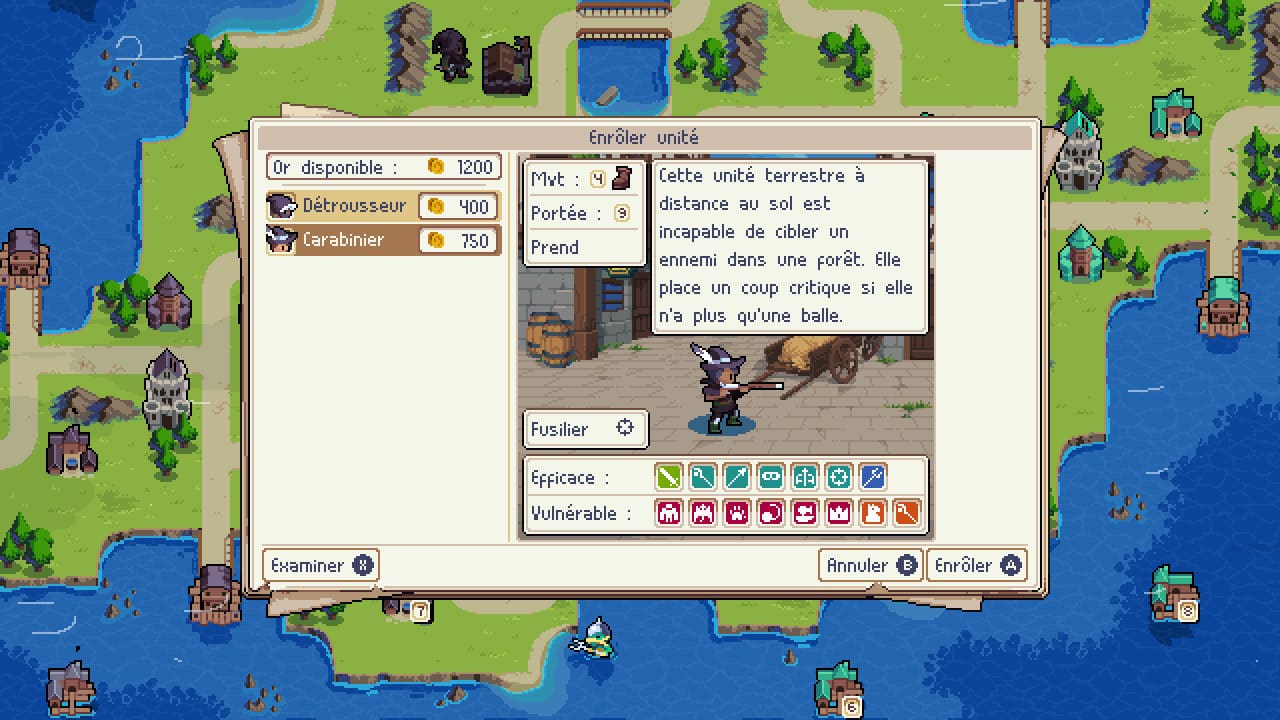
Task: Click the Or disponible gold display
Action: tap(383, 167)
